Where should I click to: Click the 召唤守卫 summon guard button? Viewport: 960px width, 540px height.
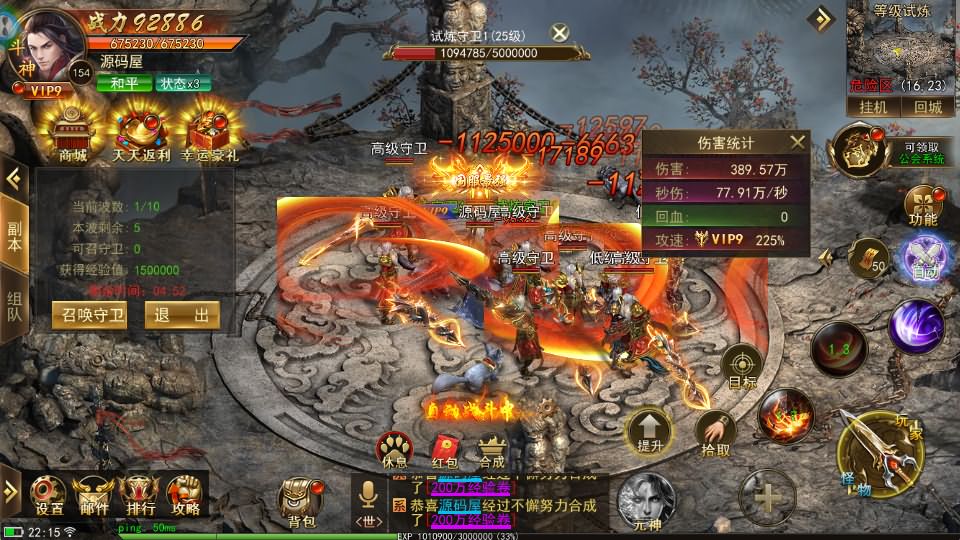click(x=89, y=315)
